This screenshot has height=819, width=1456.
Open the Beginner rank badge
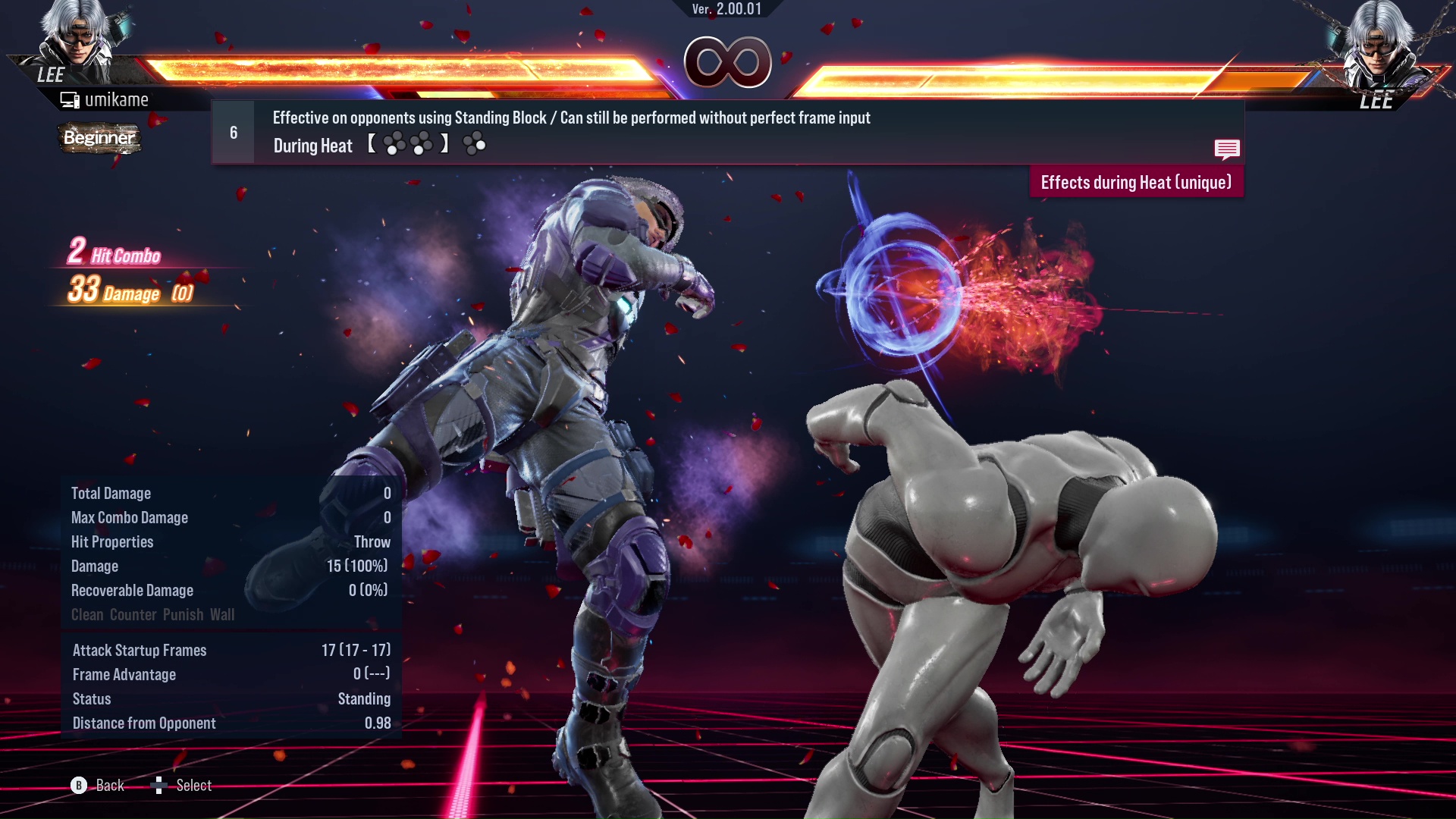click(x=99, y=139)
